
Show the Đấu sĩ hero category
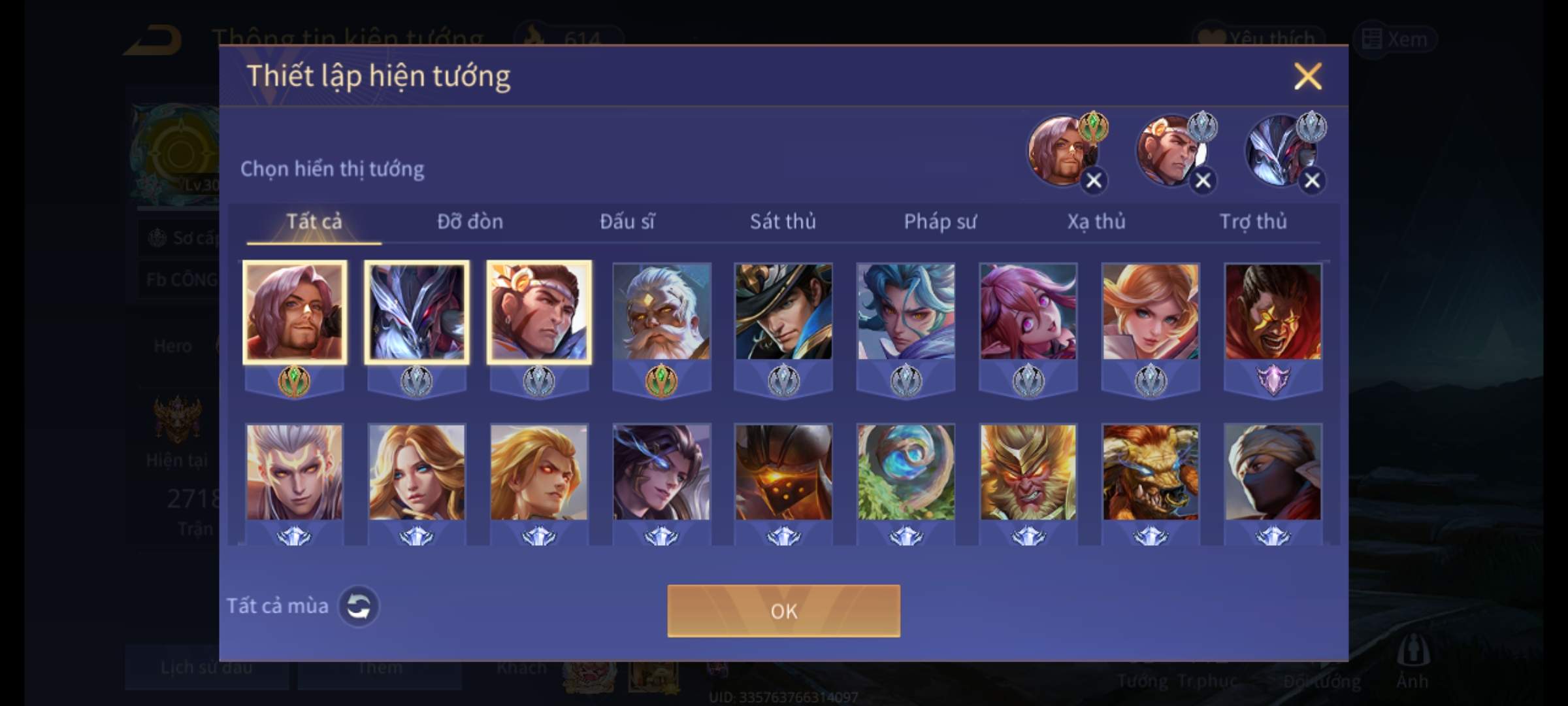[627, 222]
